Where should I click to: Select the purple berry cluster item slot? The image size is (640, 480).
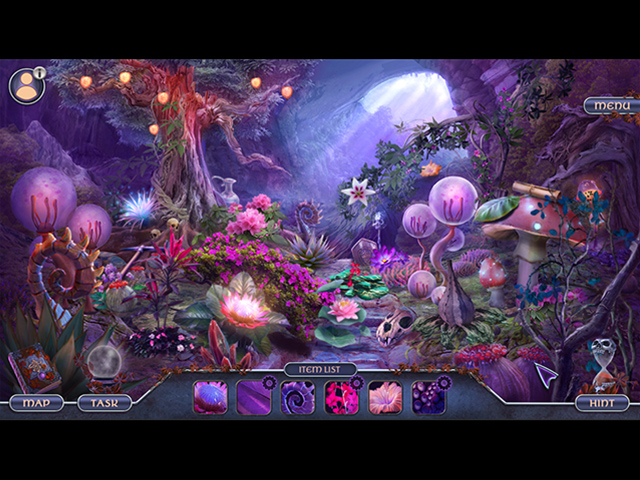[429, 397]
